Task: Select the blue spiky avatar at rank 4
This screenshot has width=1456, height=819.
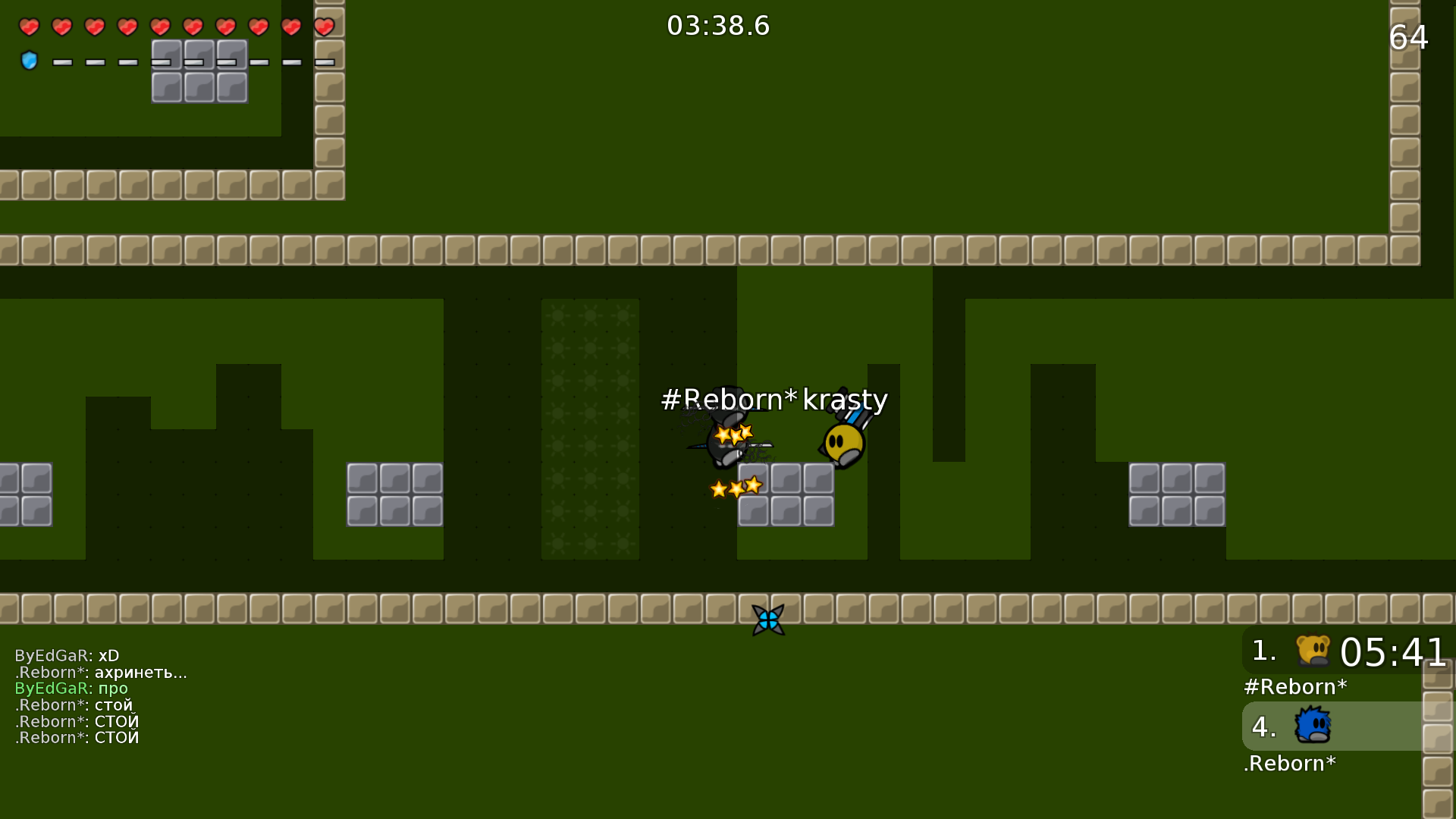Action: click(1312, 726)
